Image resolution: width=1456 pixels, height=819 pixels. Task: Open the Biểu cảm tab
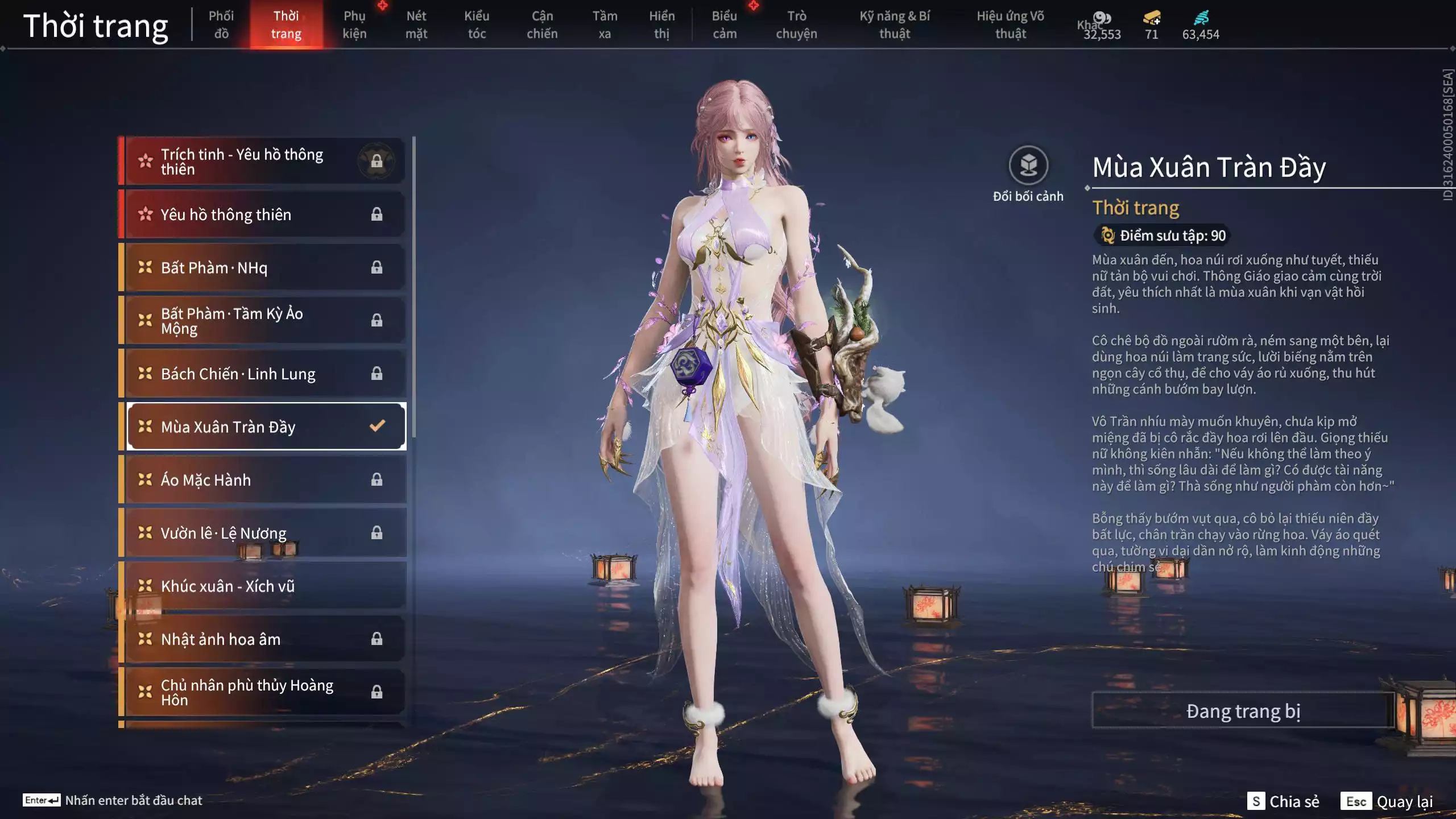725,25
